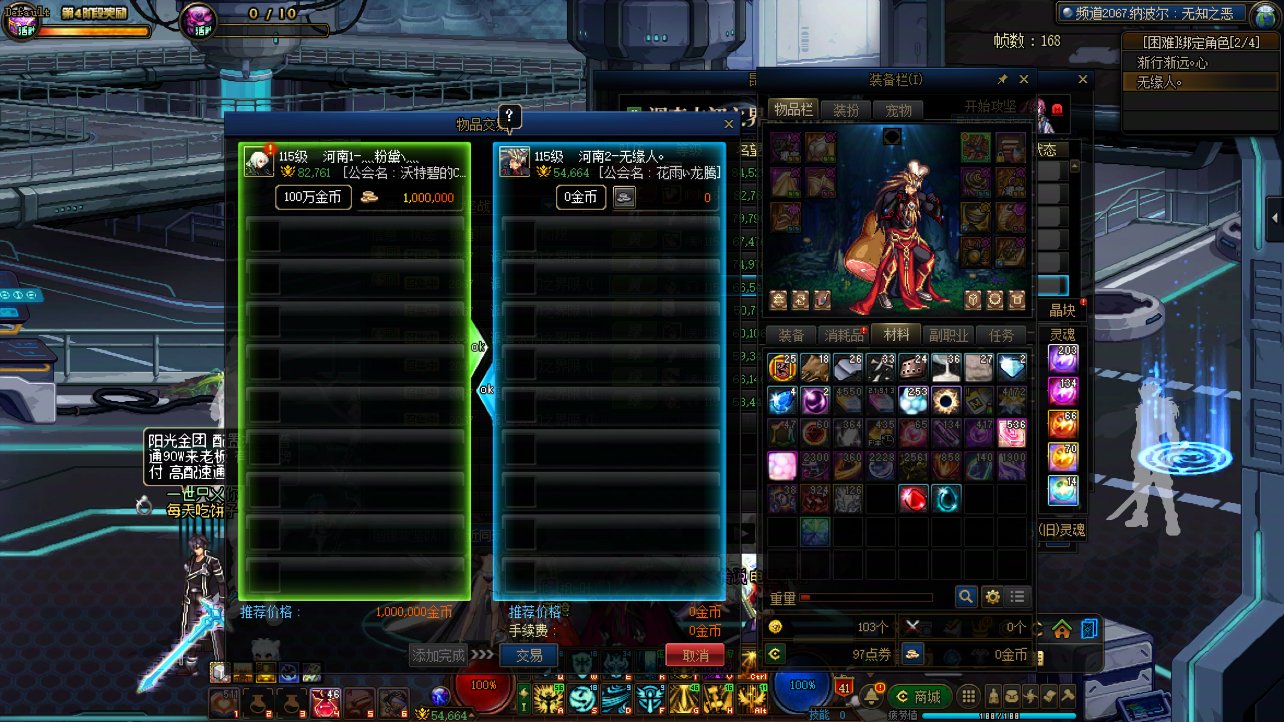Search the inventory with the magnifier button
This screenshot has width=1284, height=722.
966,596
